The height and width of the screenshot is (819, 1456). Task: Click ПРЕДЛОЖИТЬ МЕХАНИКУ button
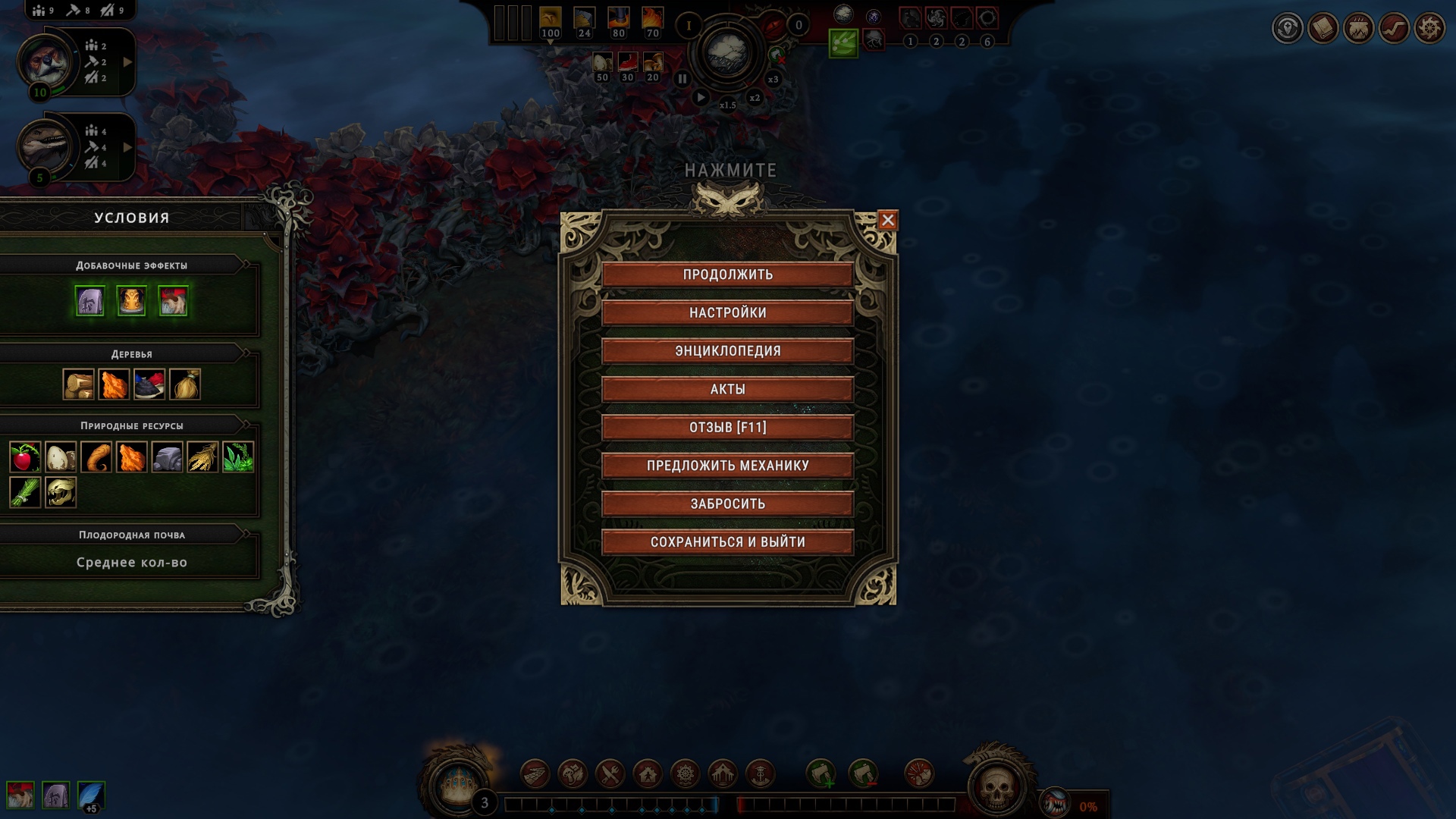tap(727, 466)
